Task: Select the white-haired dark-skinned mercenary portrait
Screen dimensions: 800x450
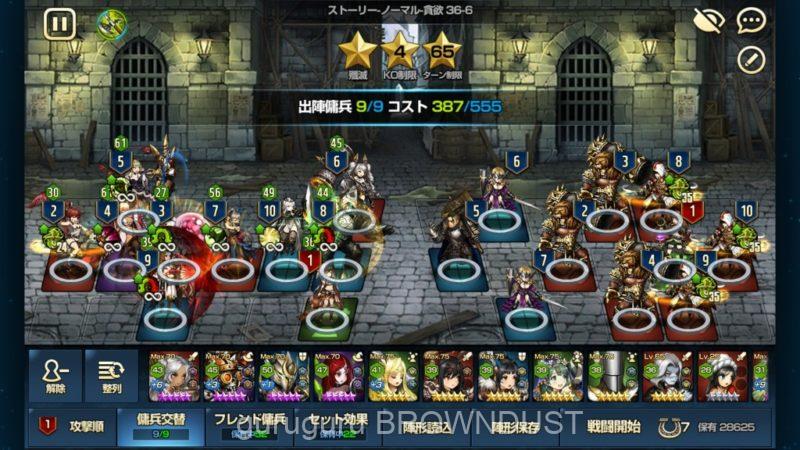Action: tap(174, 376)
